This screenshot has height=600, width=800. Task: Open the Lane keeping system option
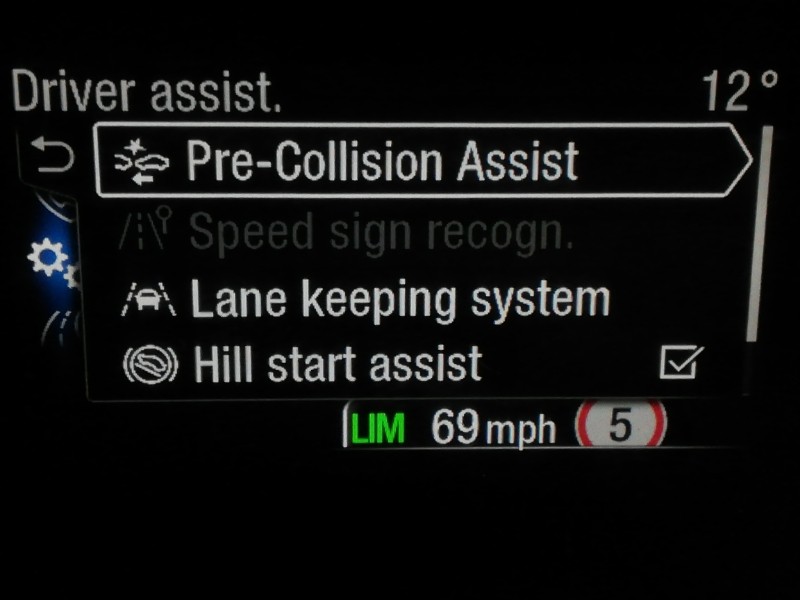tap(398, 299)
